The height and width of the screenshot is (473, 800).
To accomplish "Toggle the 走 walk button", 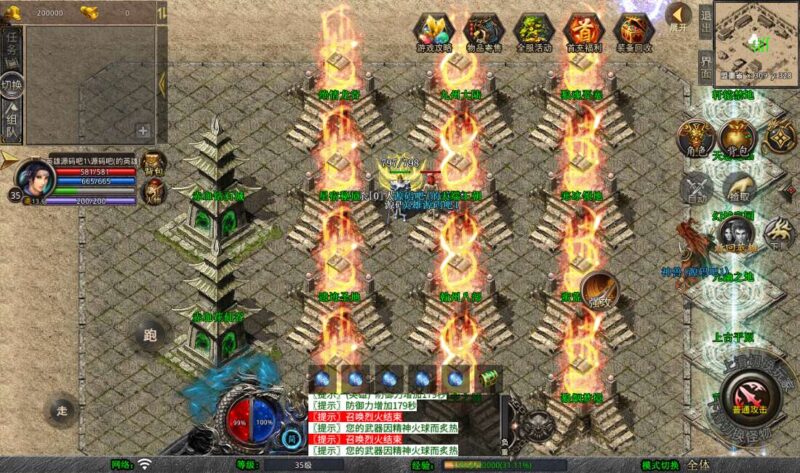I will click(x=62, y=409).
